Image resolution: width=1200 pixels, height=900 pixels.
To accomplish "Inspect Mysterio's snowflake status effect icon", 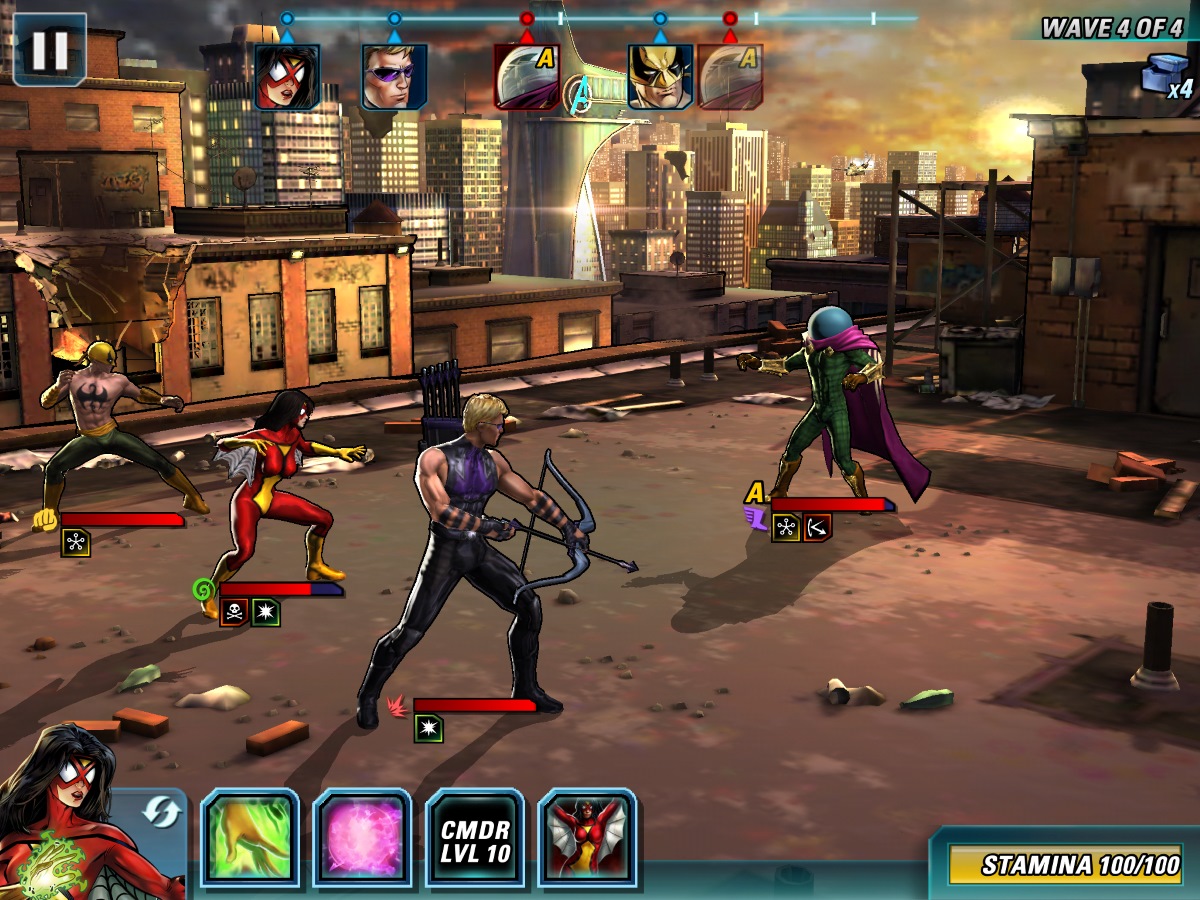I will [x=786, y=527].
